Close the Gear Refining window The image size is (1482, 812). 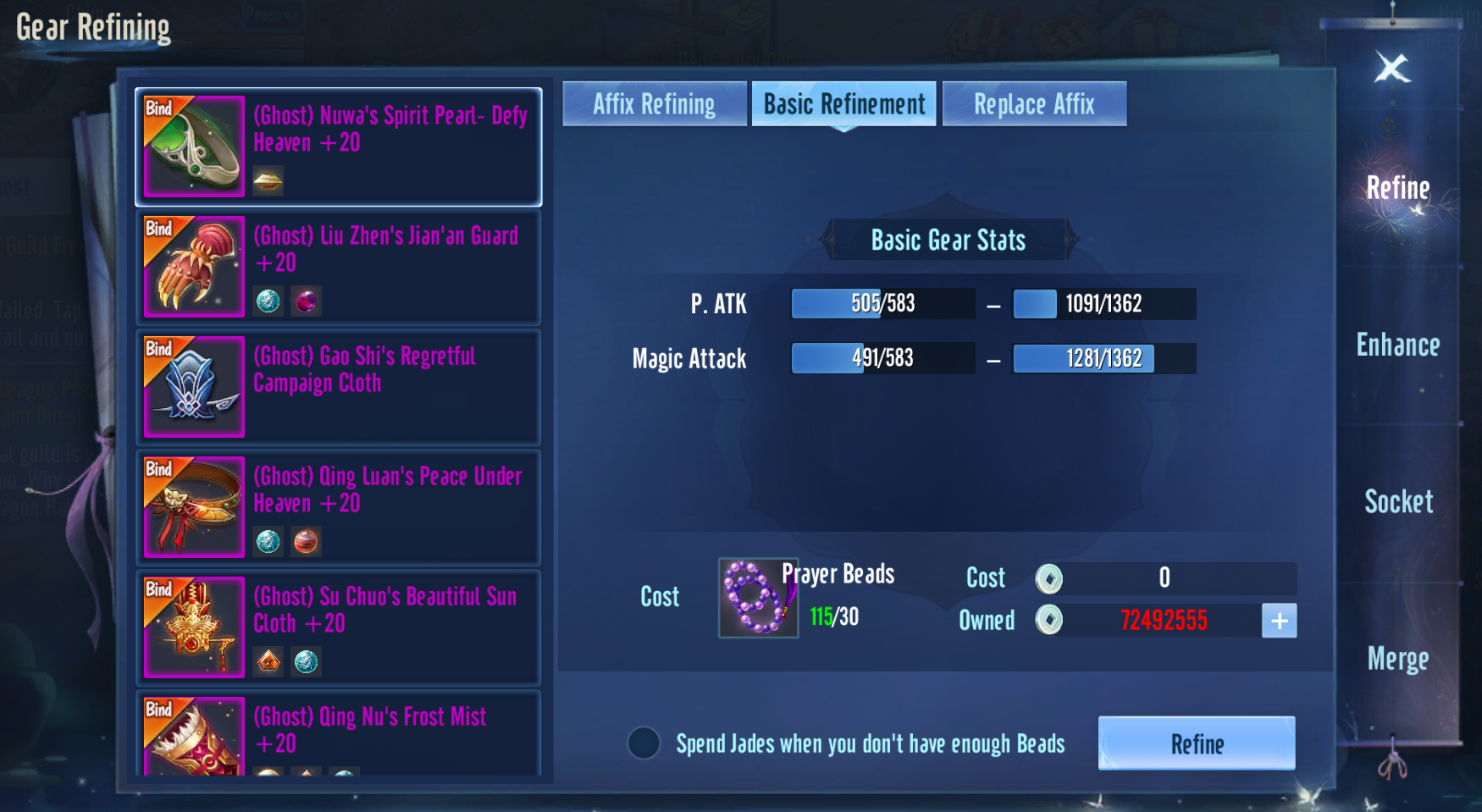1391,68
